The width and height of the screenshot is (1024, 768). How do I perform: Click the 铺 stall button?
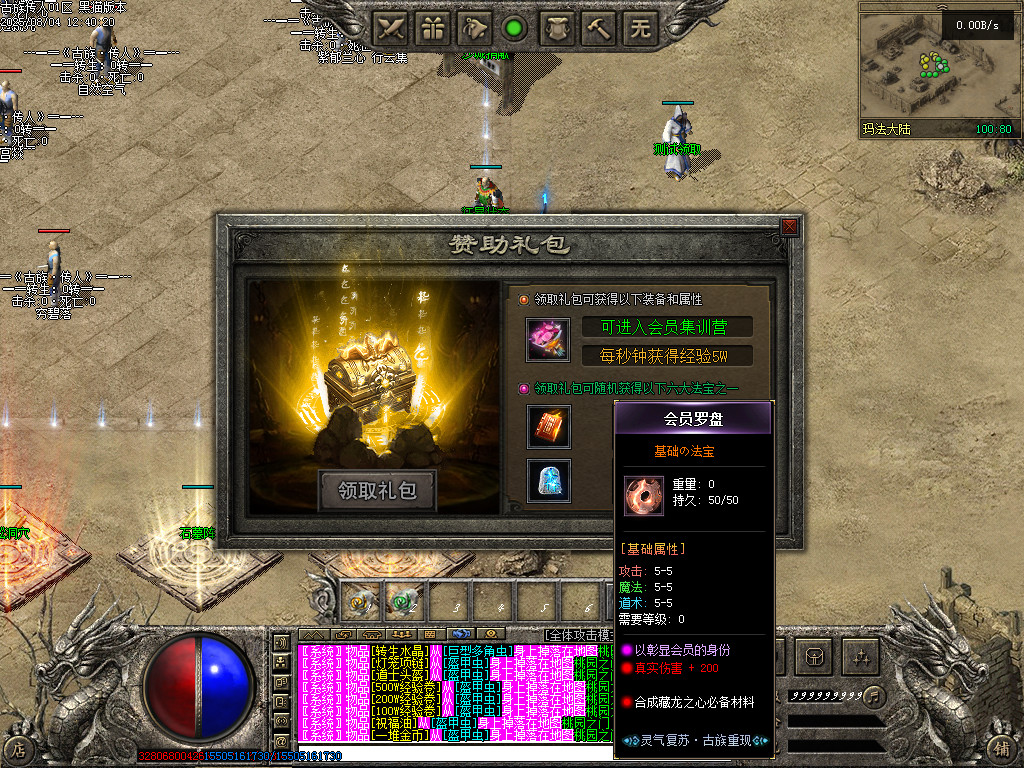coord(1003,747)
